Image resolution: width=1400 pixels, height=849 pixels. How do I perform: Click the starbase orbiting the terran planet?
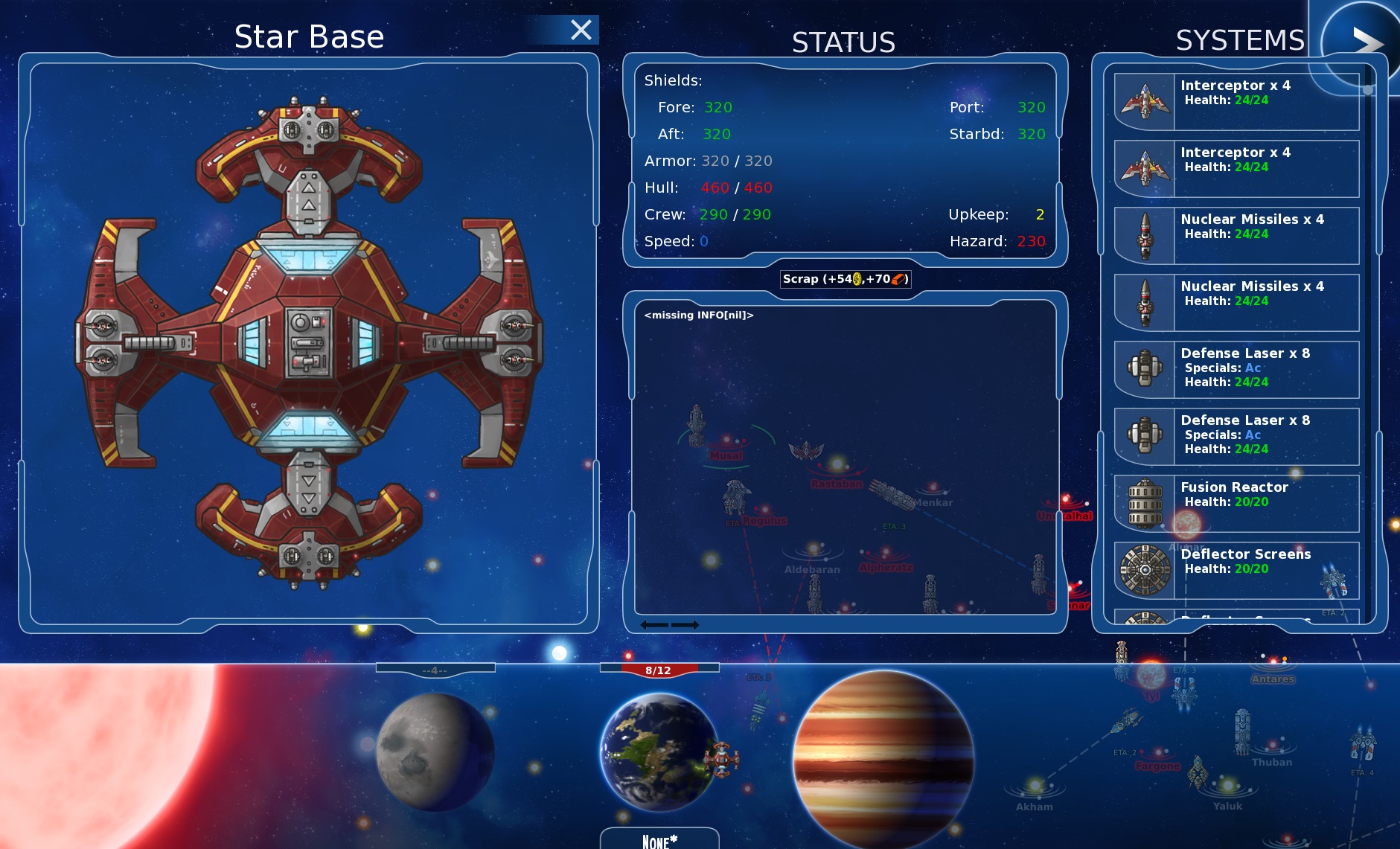coord(721,759)
